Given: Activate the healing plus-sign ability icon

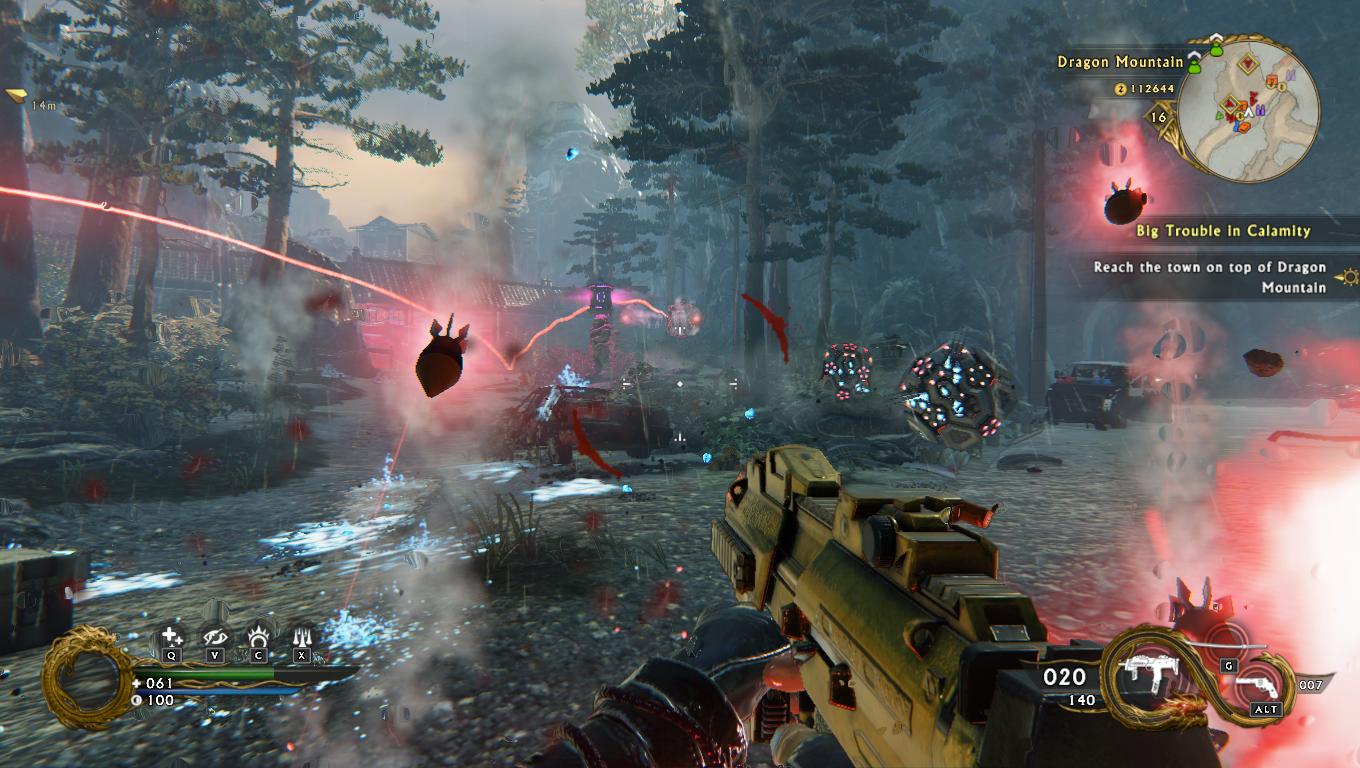Looking at the screenshot, I should point(171,637).
